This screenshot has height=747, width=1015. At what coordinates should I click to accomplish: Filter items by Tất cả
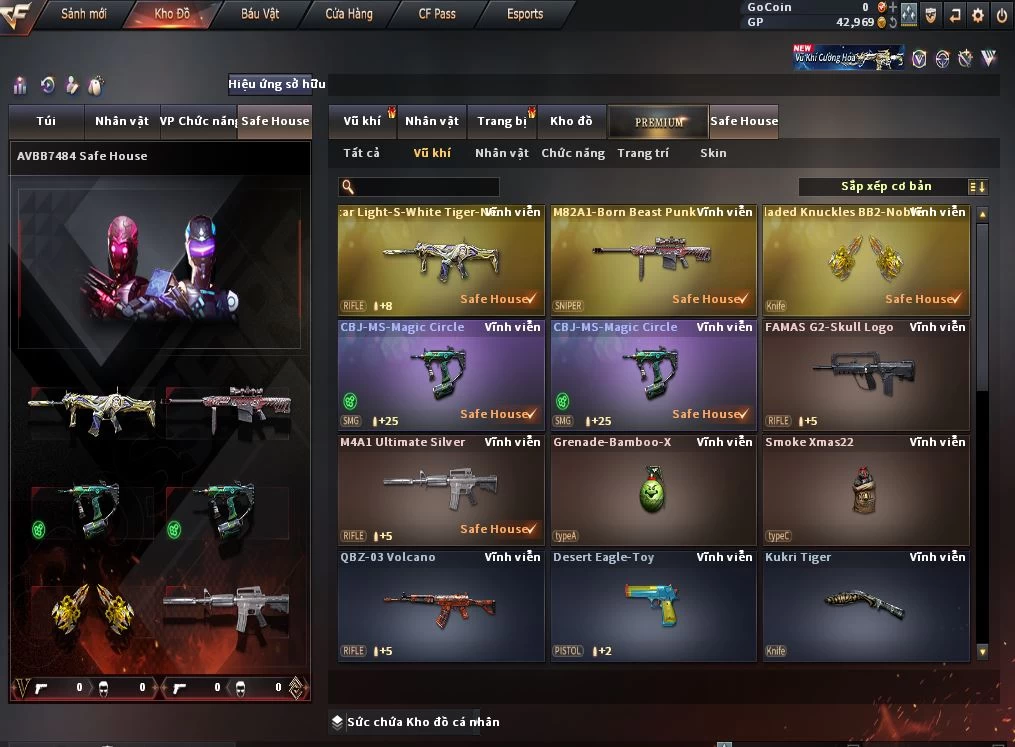pos(361,153)
